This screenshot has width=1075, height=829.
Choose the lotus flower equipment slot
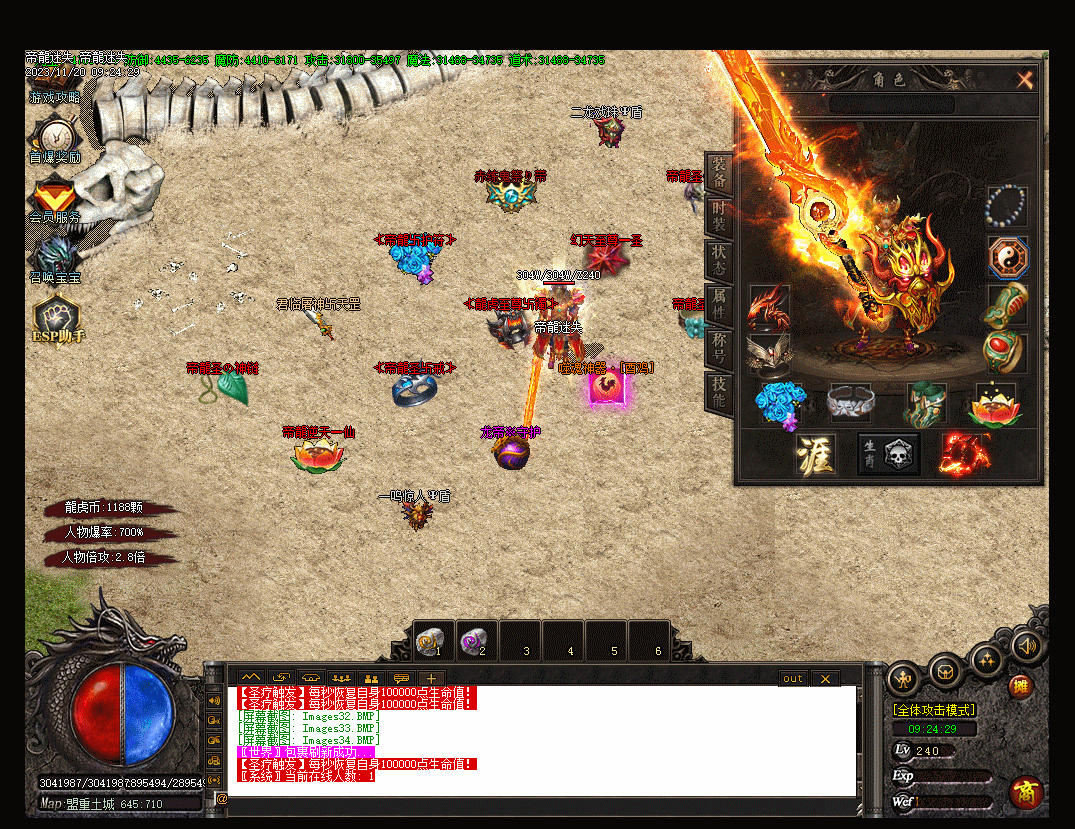994,403
